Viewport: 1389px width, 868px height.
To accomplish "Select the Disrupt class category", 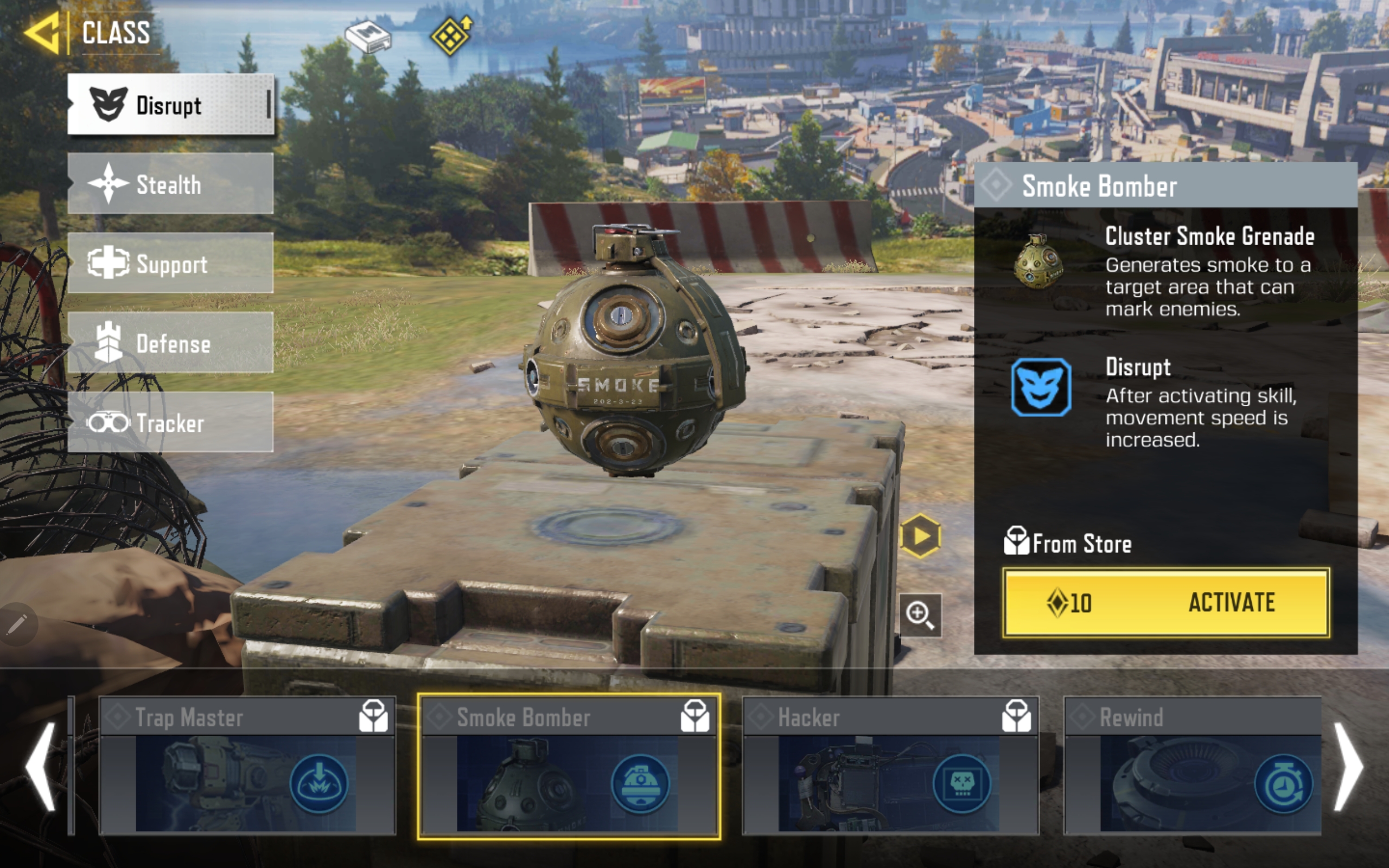I will tap(170, 105).
